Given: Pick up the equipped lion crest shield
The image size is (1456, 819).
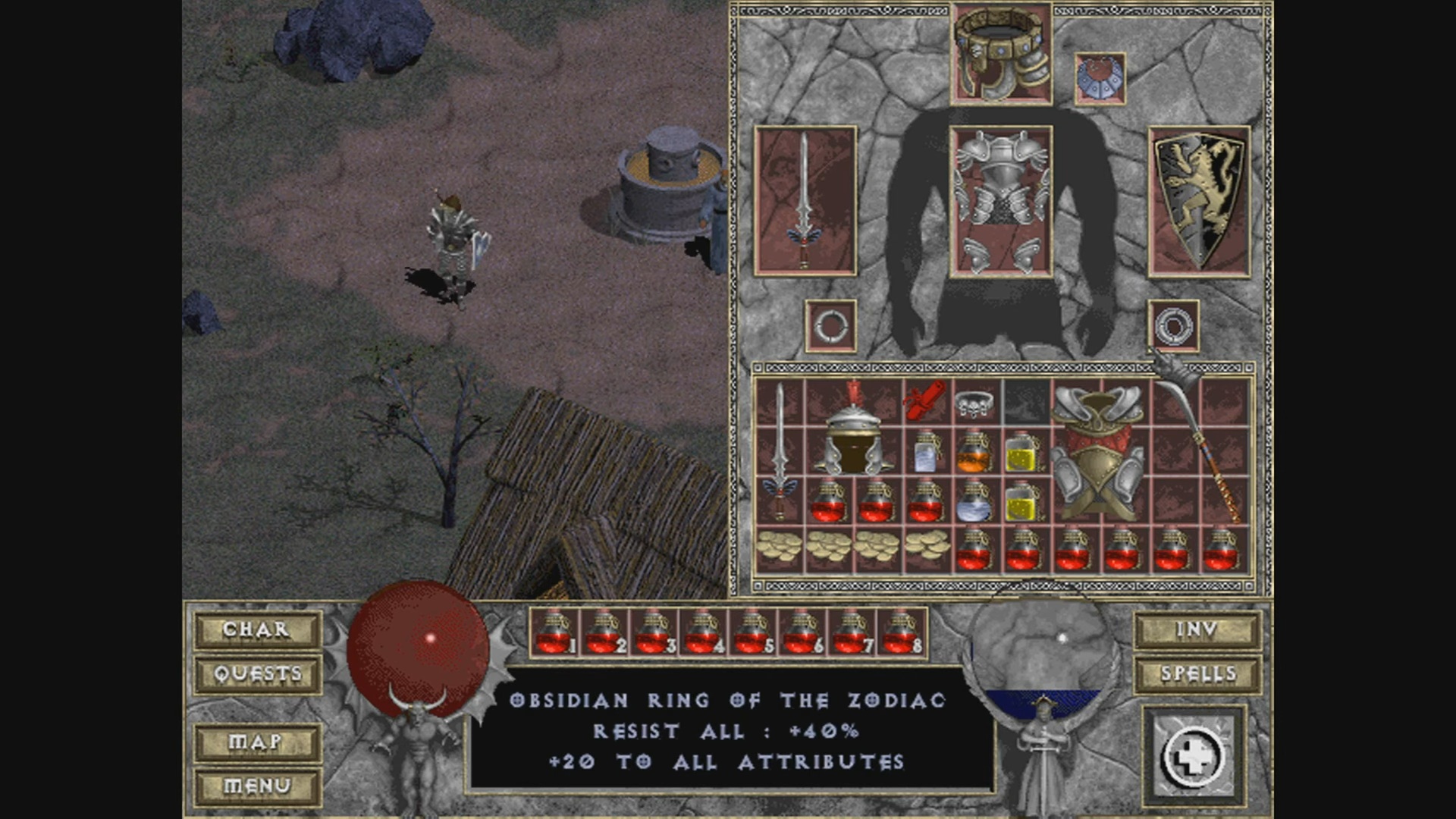Looking at the screenshot, I should tap(1198, 201).
